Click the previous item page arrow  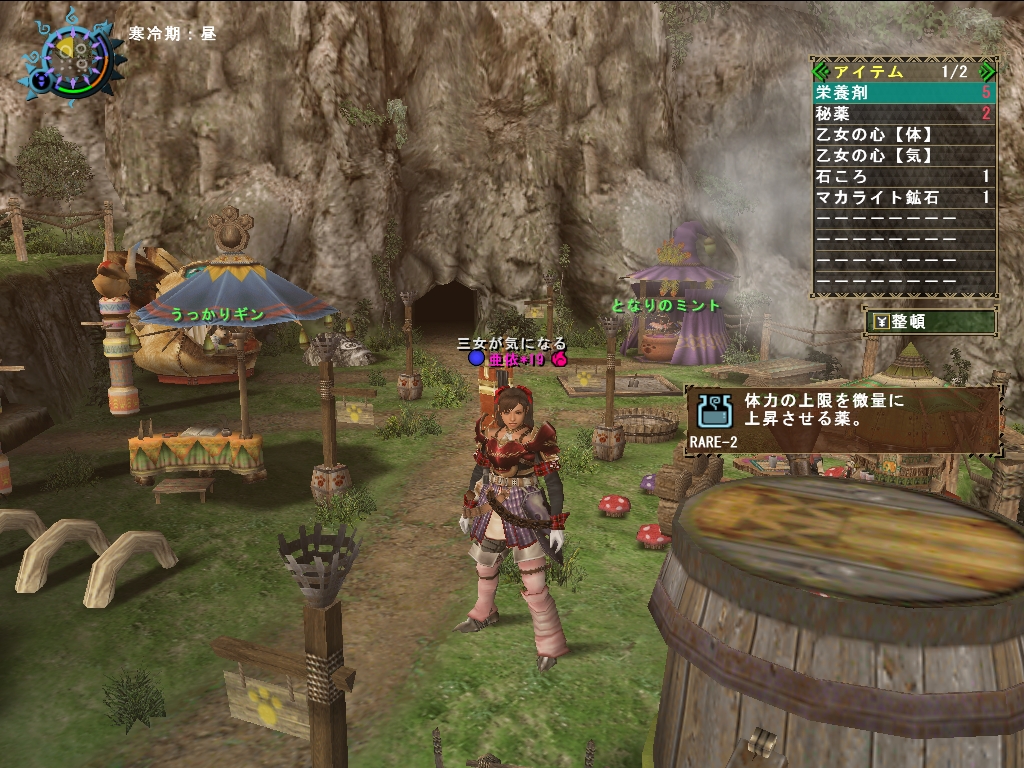tap(821, 71)
